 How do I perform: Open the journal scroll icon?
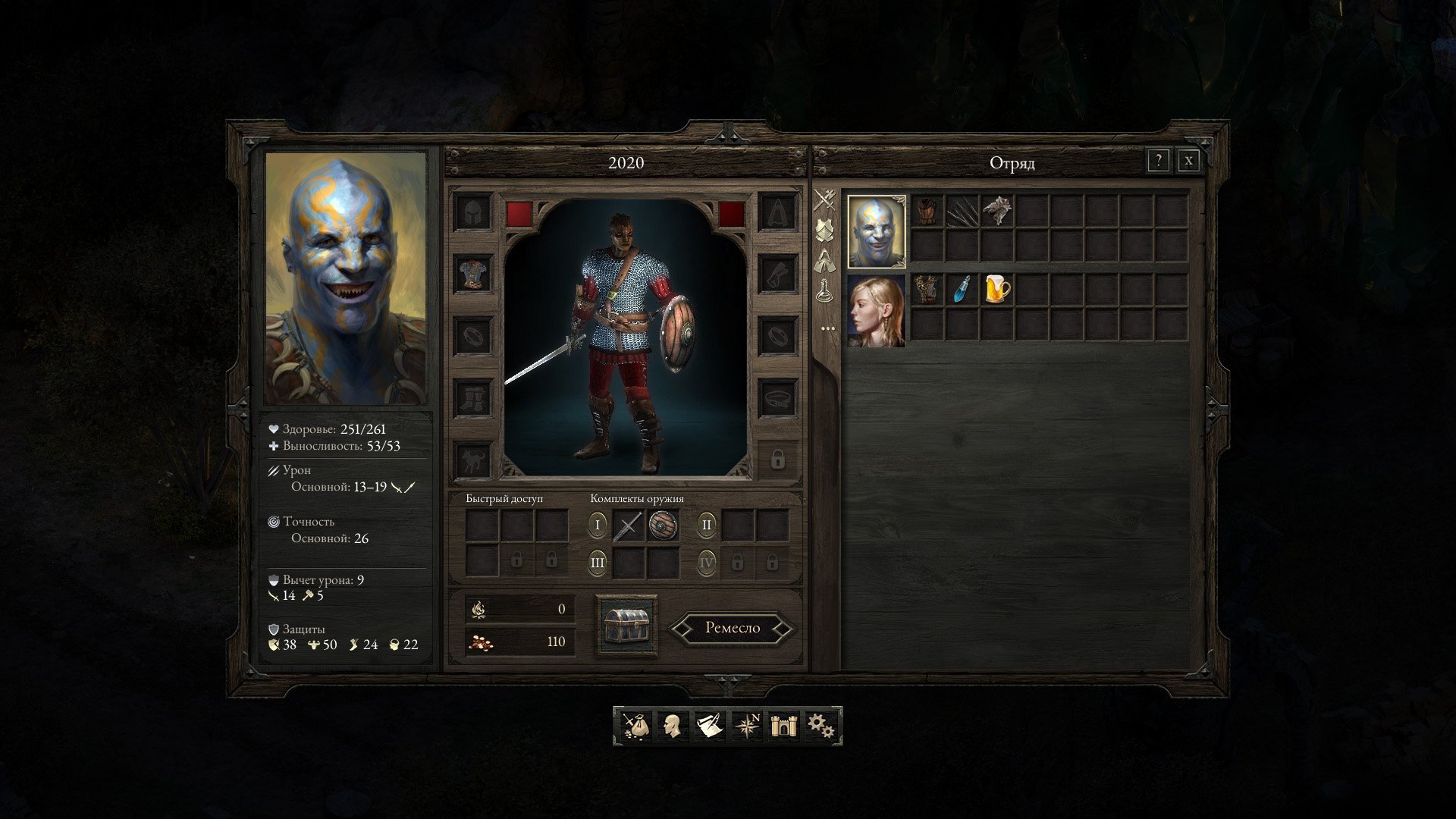(x=710, y=726)
